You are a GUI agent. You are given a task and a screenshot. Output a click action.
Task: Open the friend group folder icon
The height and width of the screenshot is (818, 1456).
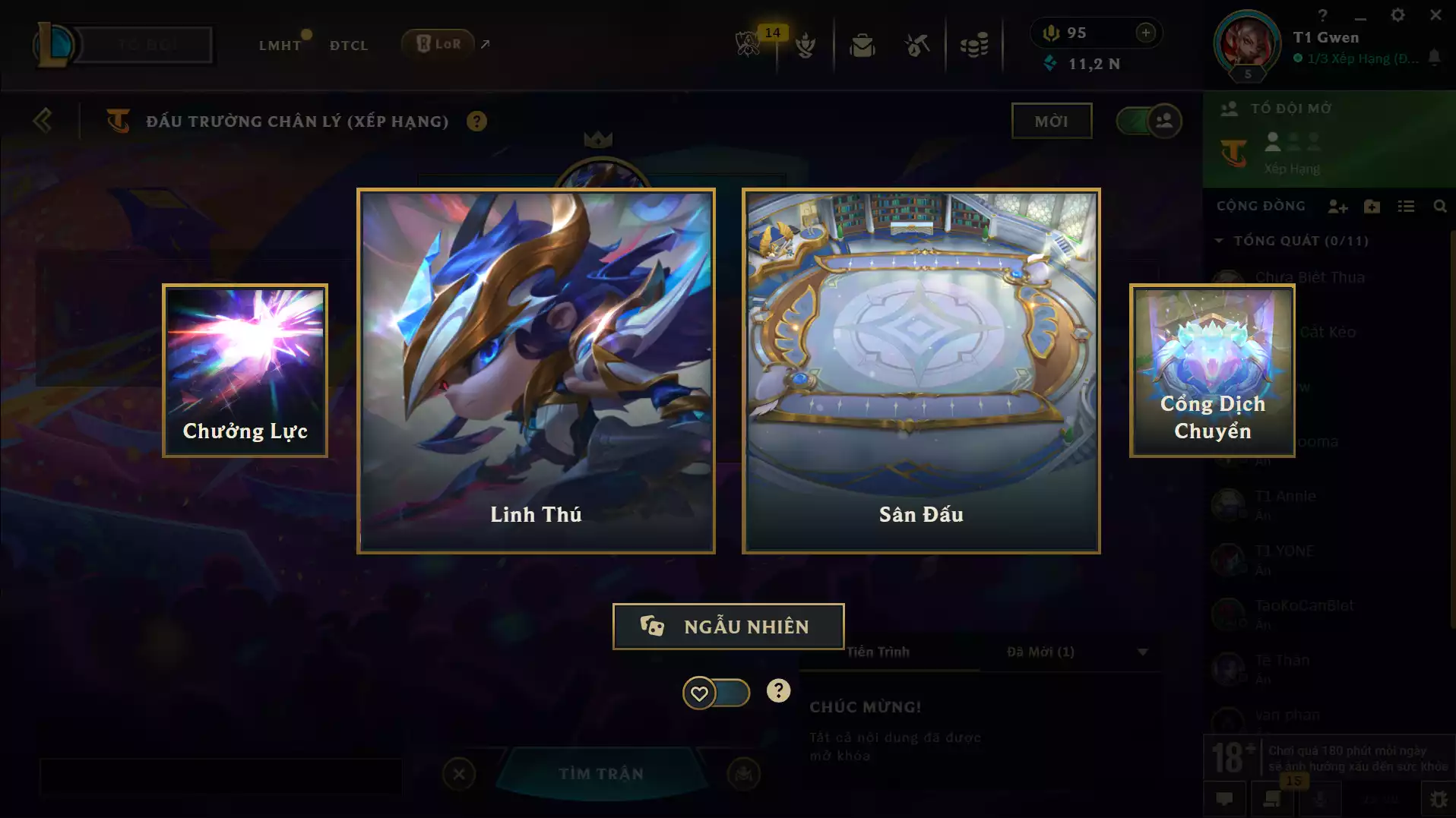tap(1372, 206)
